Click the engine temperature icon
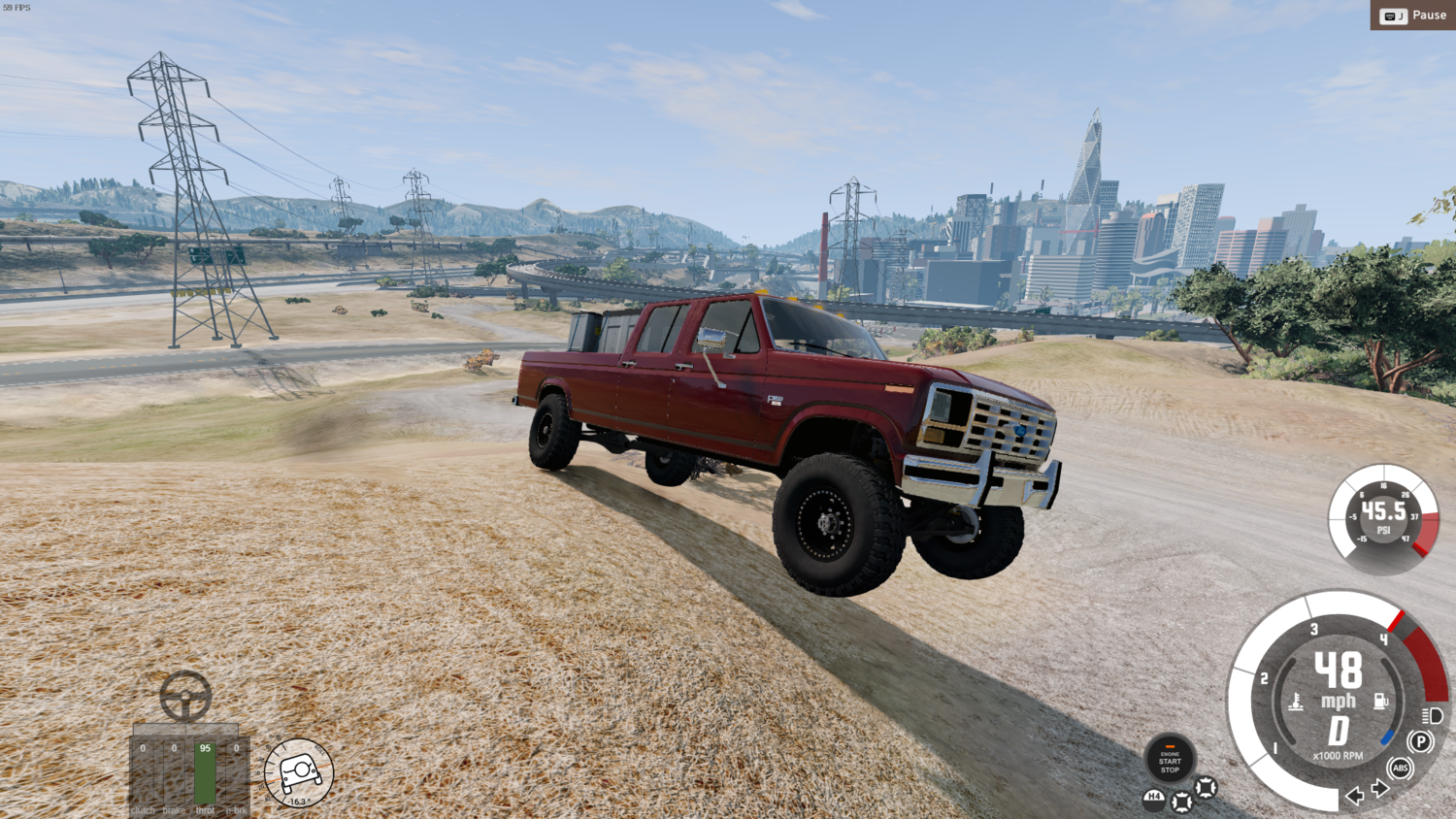Viewport: 1456px width, 819px height. pos(1296,702)
